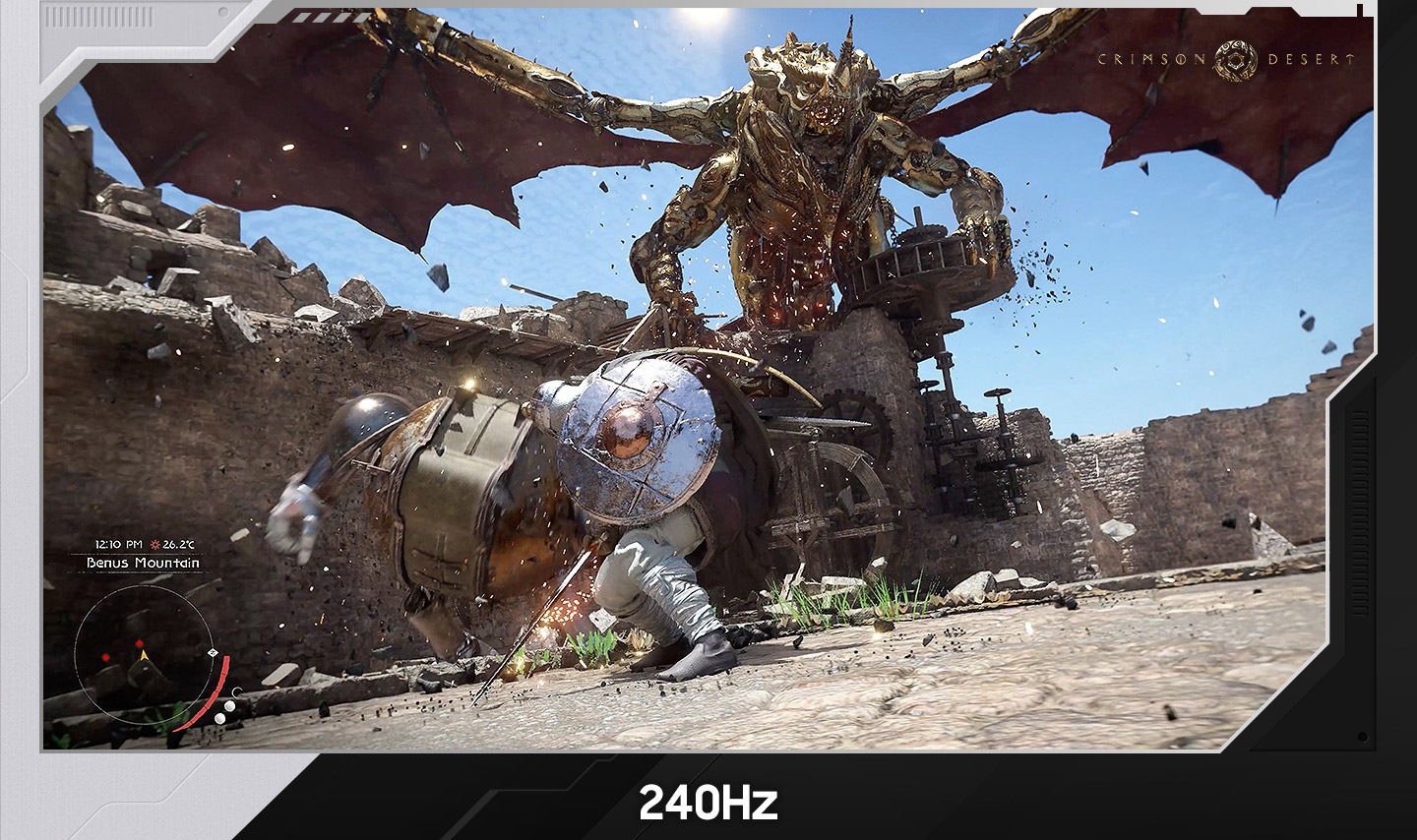Click the Crimson Desert circular emblem logo
Screen dimensions: 1417x840
[1234, 58]
